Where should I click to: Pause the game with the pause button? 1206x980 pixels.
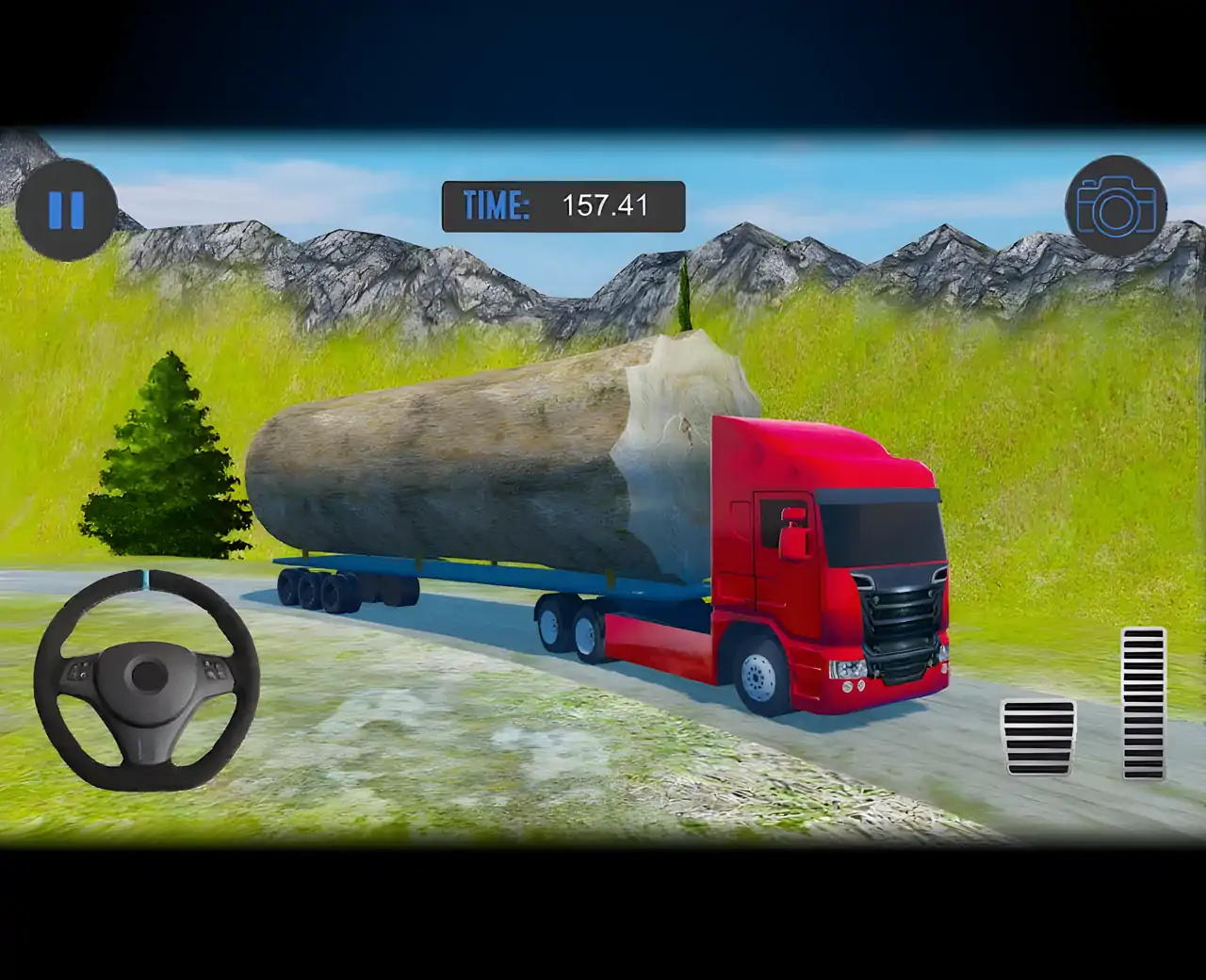(66, 209)
